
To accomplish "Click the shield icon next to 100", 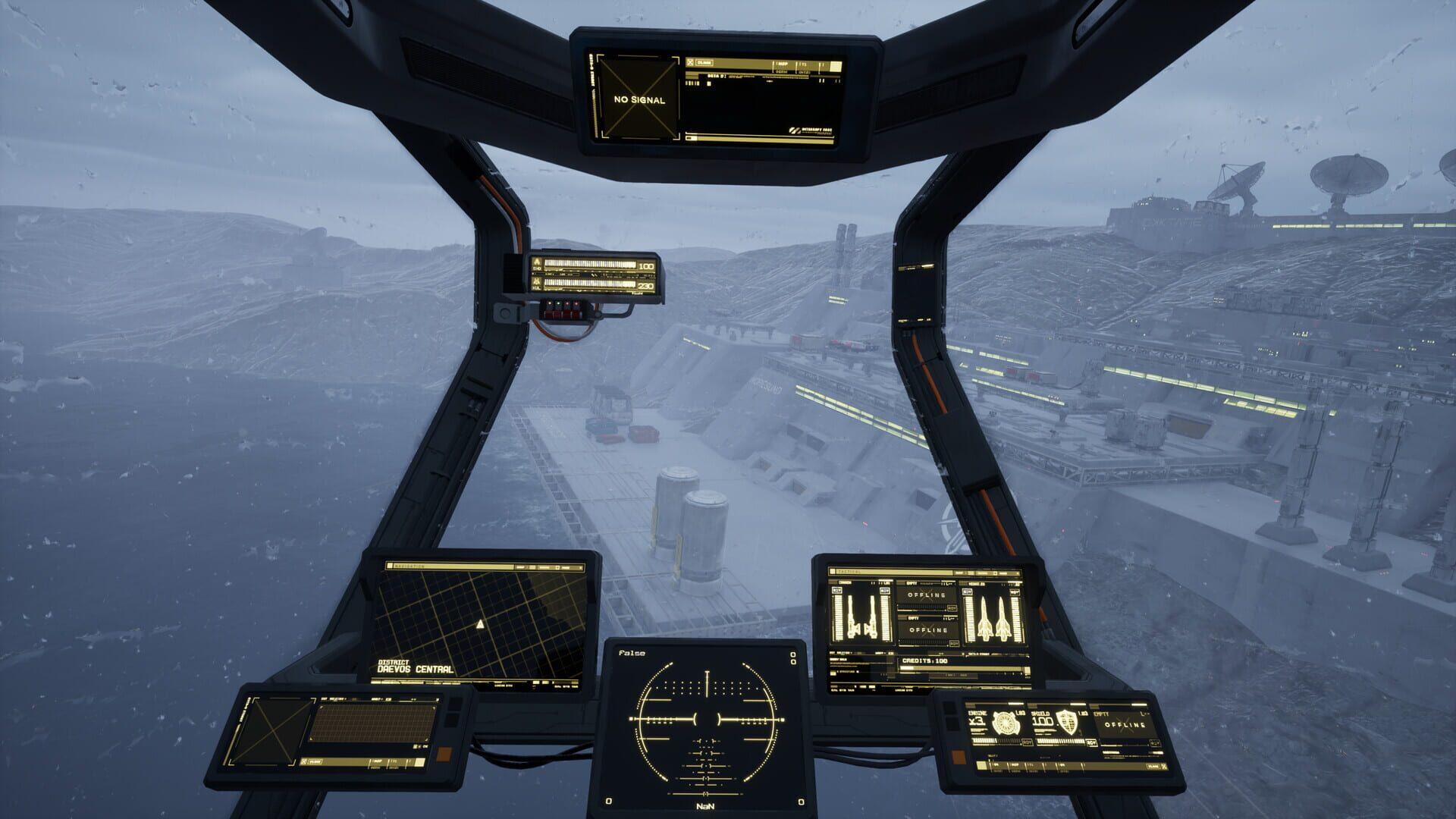I will (x=1068, y=723).
